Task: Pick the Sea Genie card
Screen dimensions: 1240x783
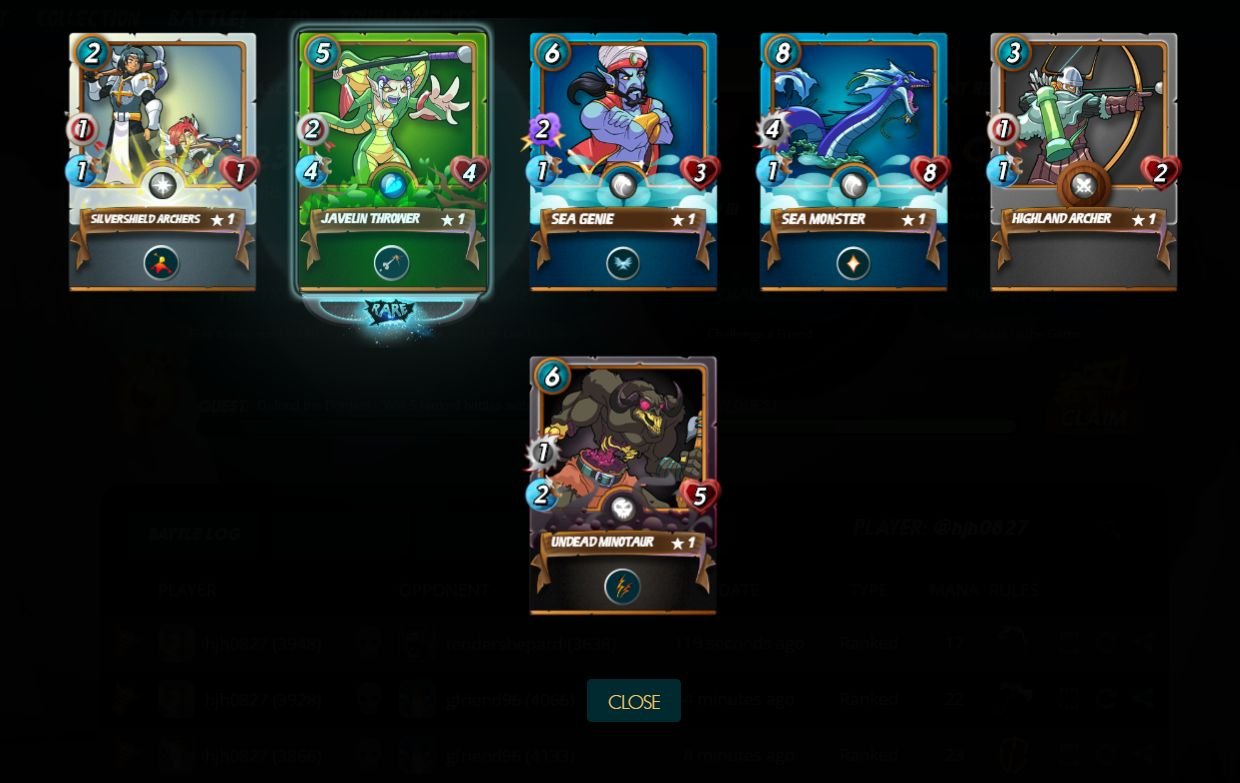Action: (x=623, y=162)
